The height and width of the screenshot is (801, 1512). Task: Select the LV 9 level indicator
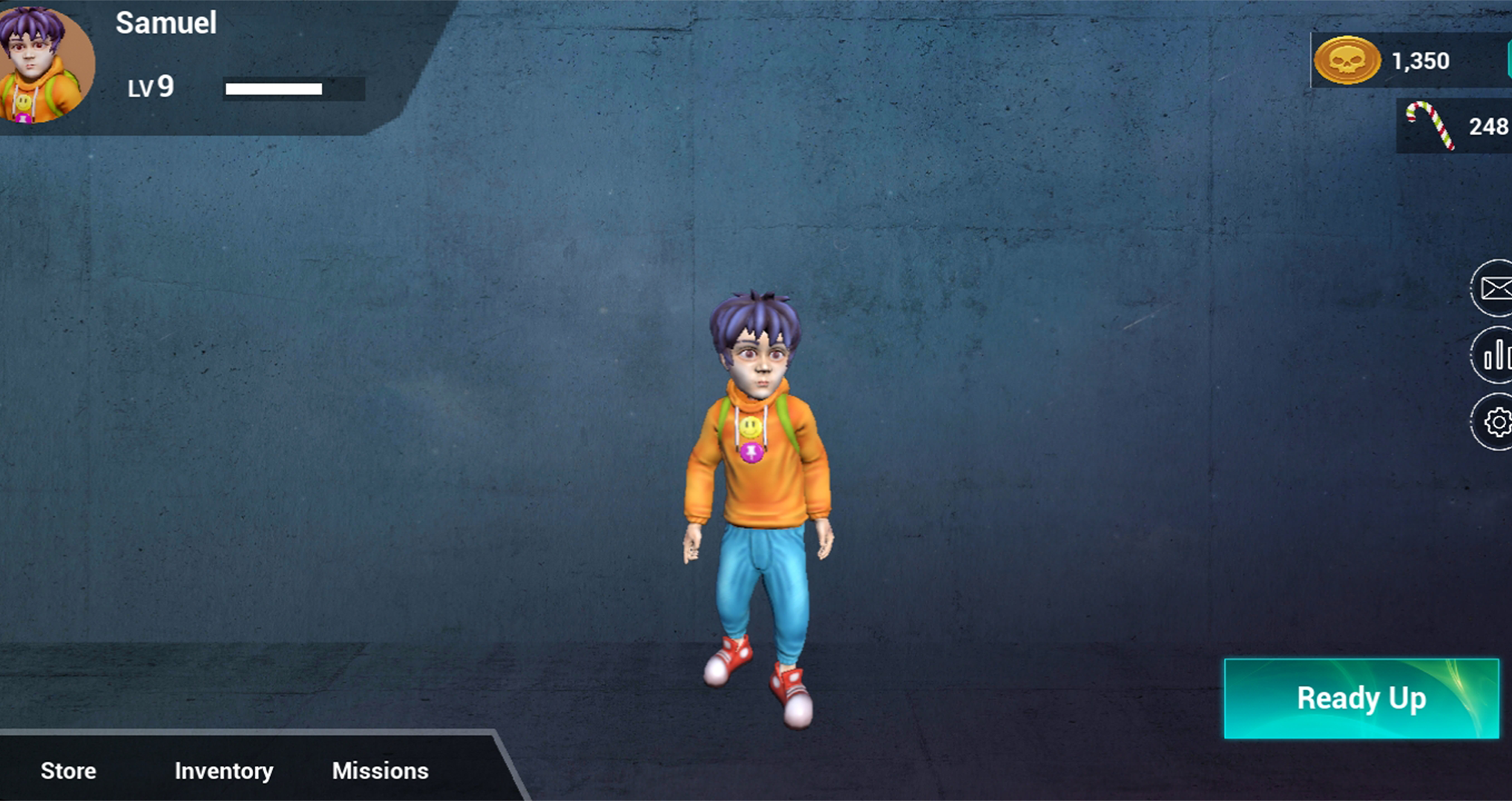(148, 88)
